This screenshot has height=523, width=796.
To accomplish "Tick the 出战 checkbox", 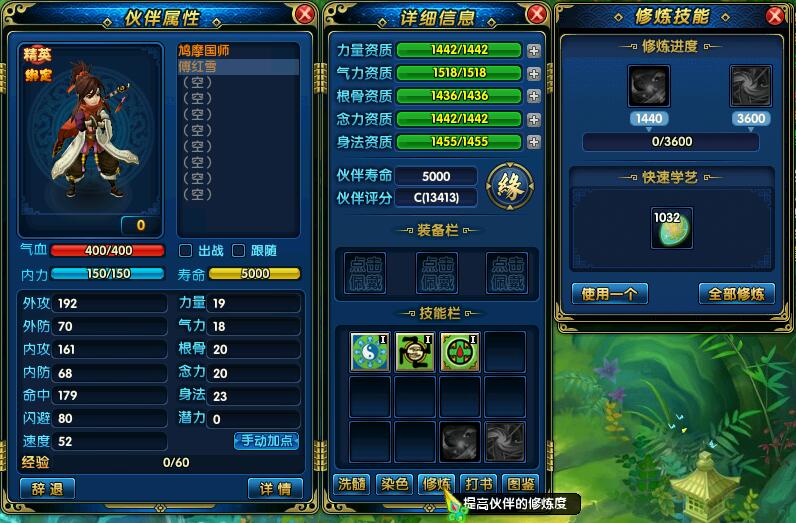I will [x=185, y=250].
